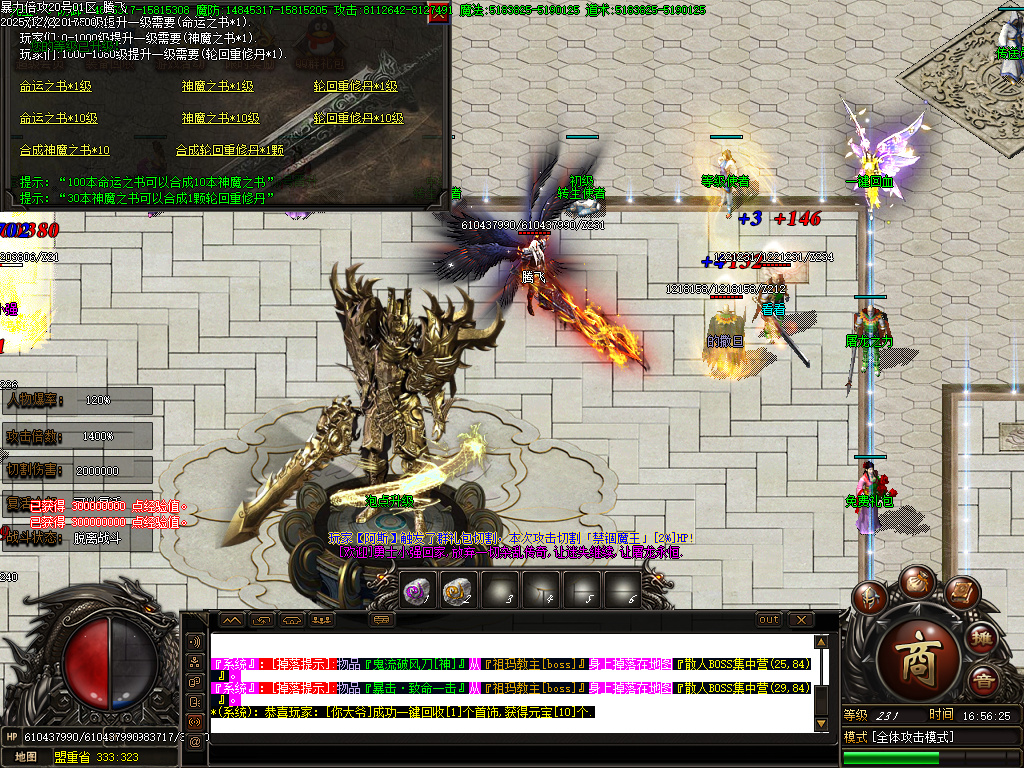1024x768 pixels.
Task: Click 轮回重修丹*1级 option
Action: [355, 87]
